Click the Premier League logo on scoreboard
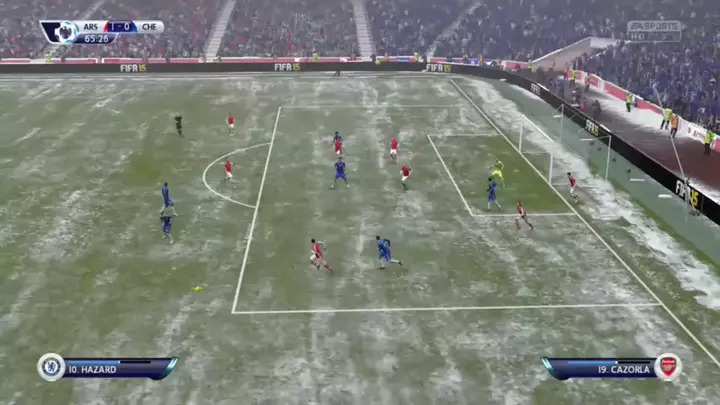This screenshot has width=720, height=405. [x=64, y=31]
